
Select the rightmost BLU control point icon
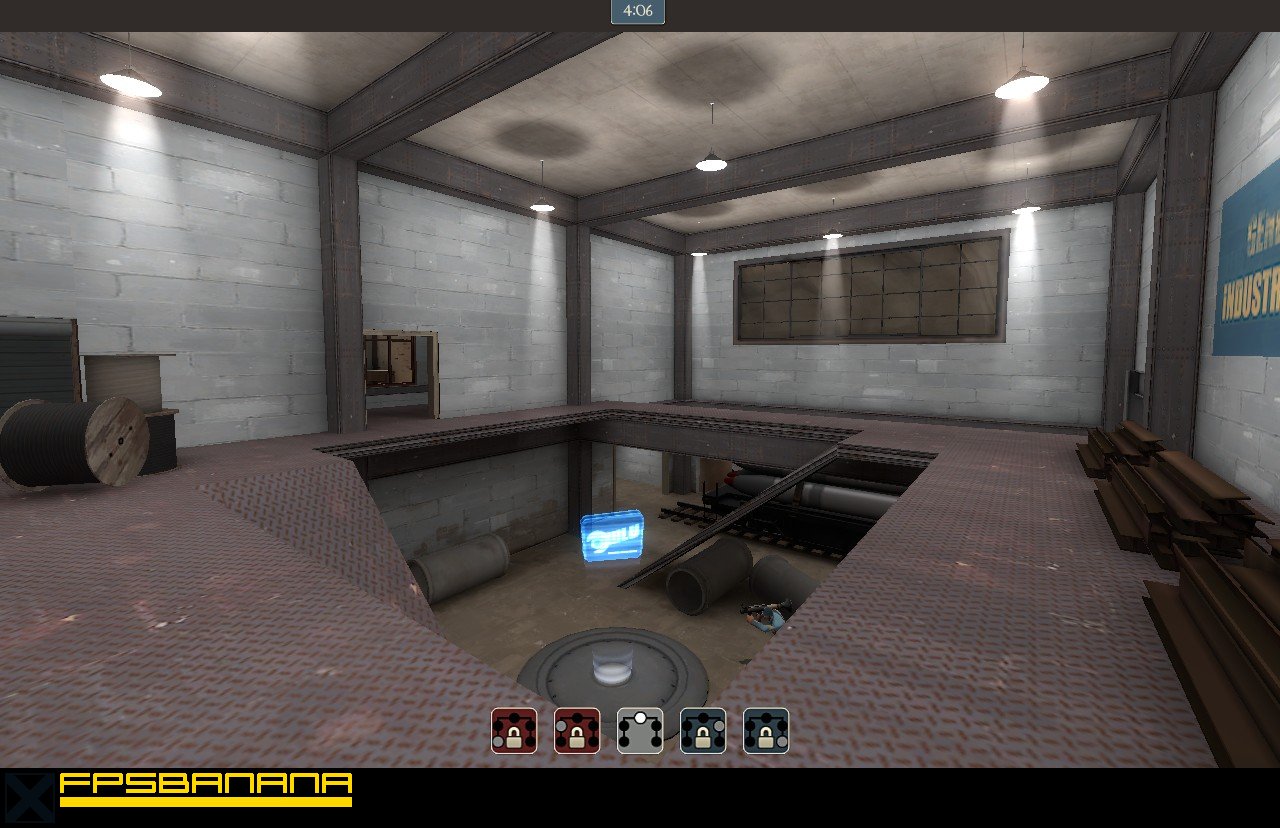coord(764,730)
